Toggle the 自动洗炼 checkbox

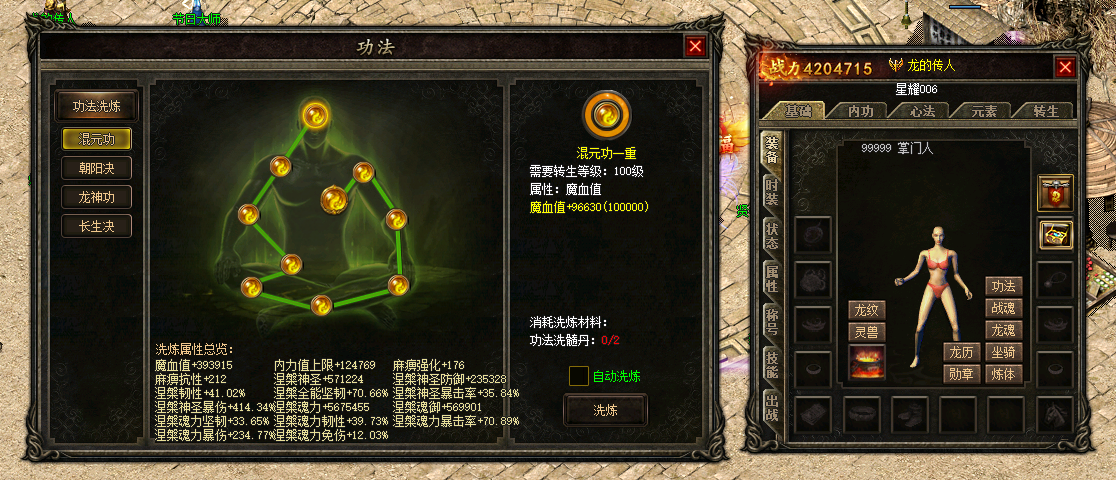(578, 376)
